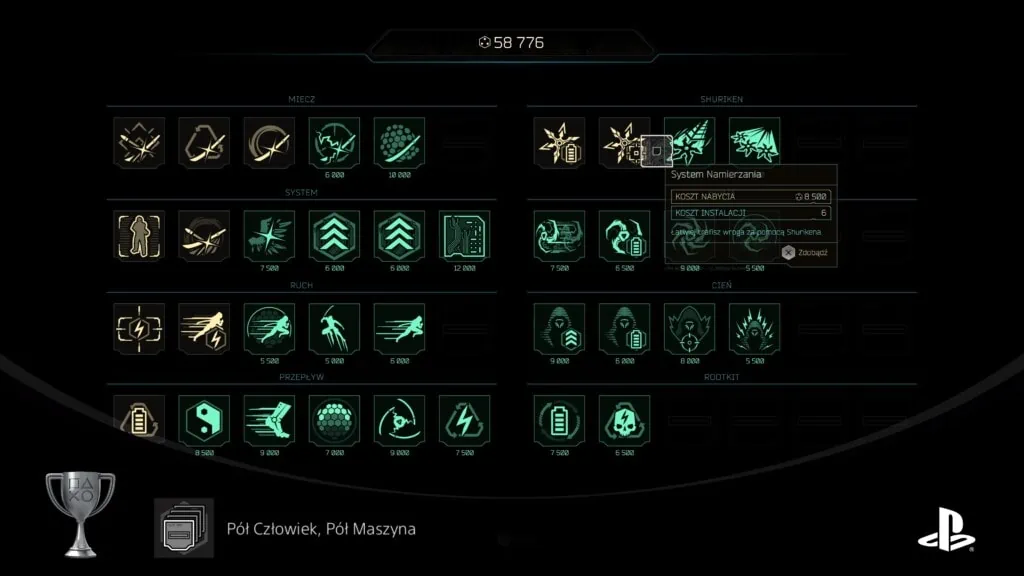
Task: Select the honeycomb sword upgrade costing 10 000
Action: click(399, 142)
